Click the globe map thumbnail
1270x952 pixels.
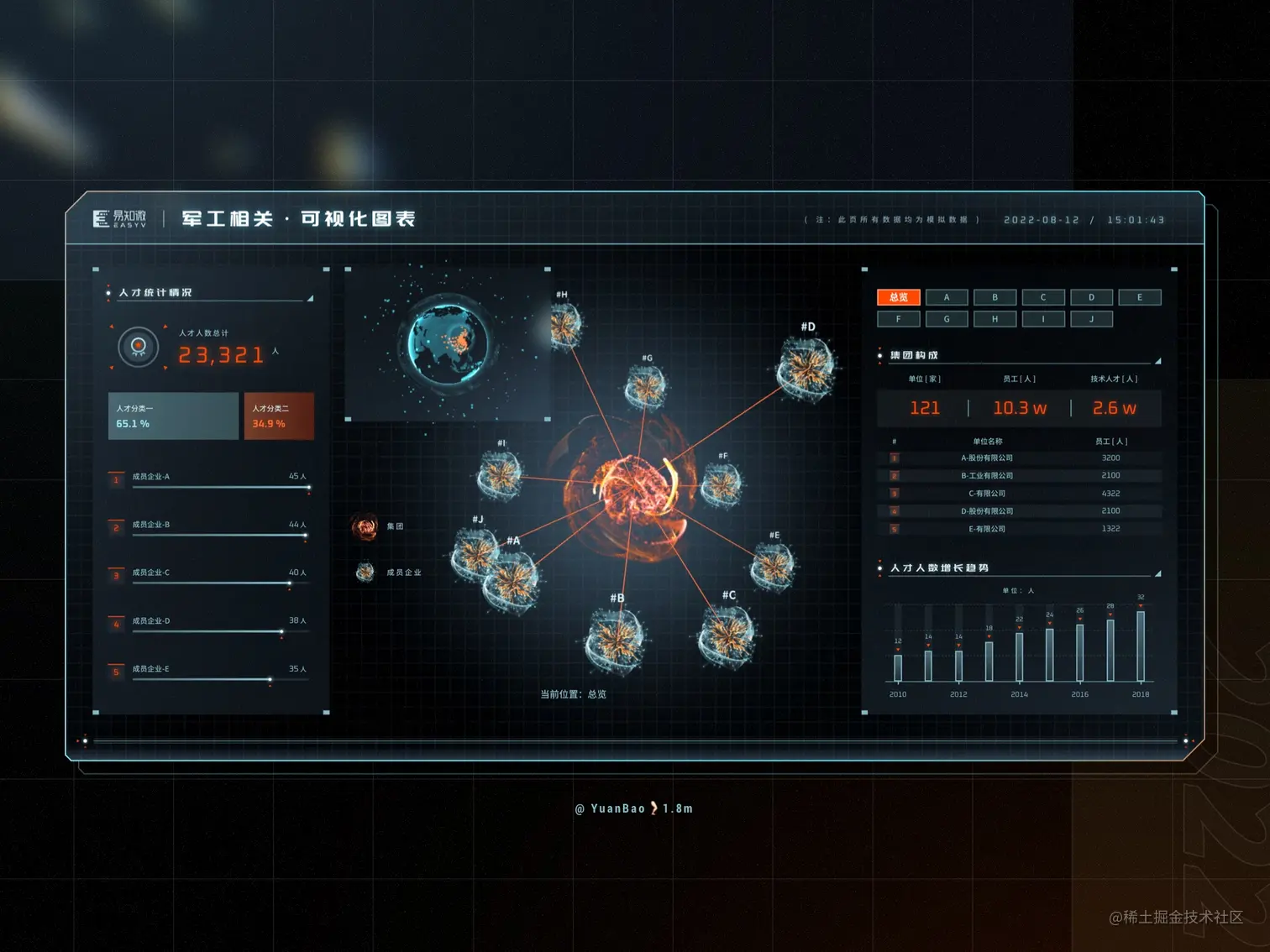point(448,343)
